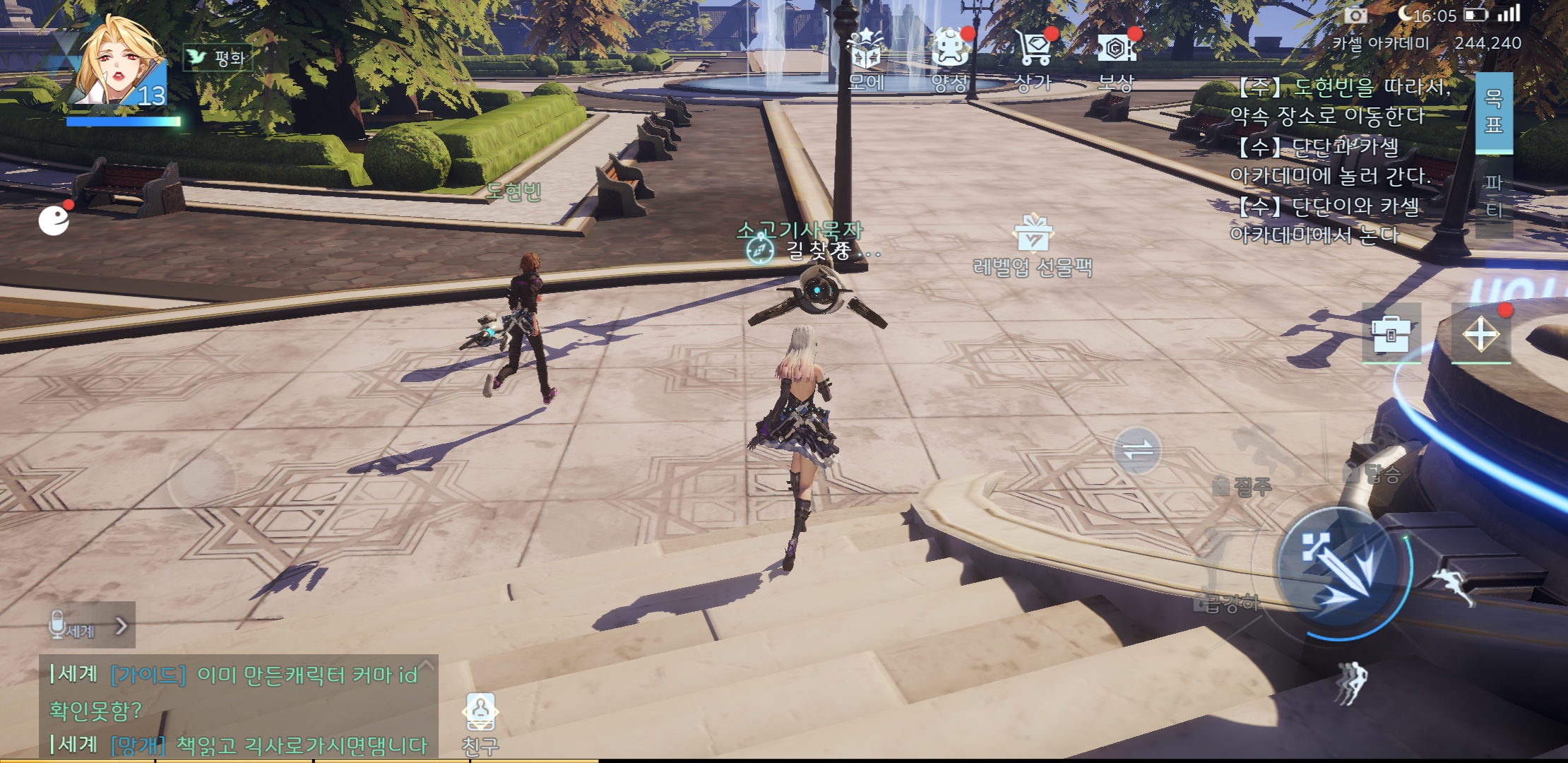Expand the plus-shaped menu button

(1481, 334)
